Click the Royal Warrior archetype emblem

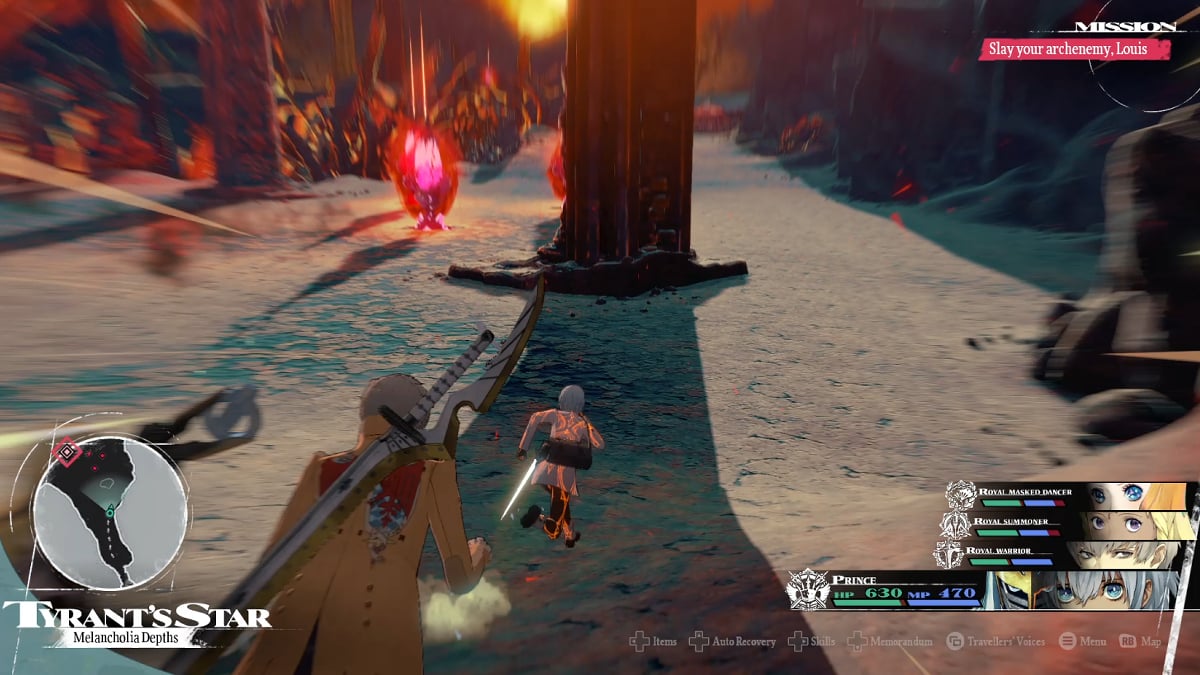point(947,554)
